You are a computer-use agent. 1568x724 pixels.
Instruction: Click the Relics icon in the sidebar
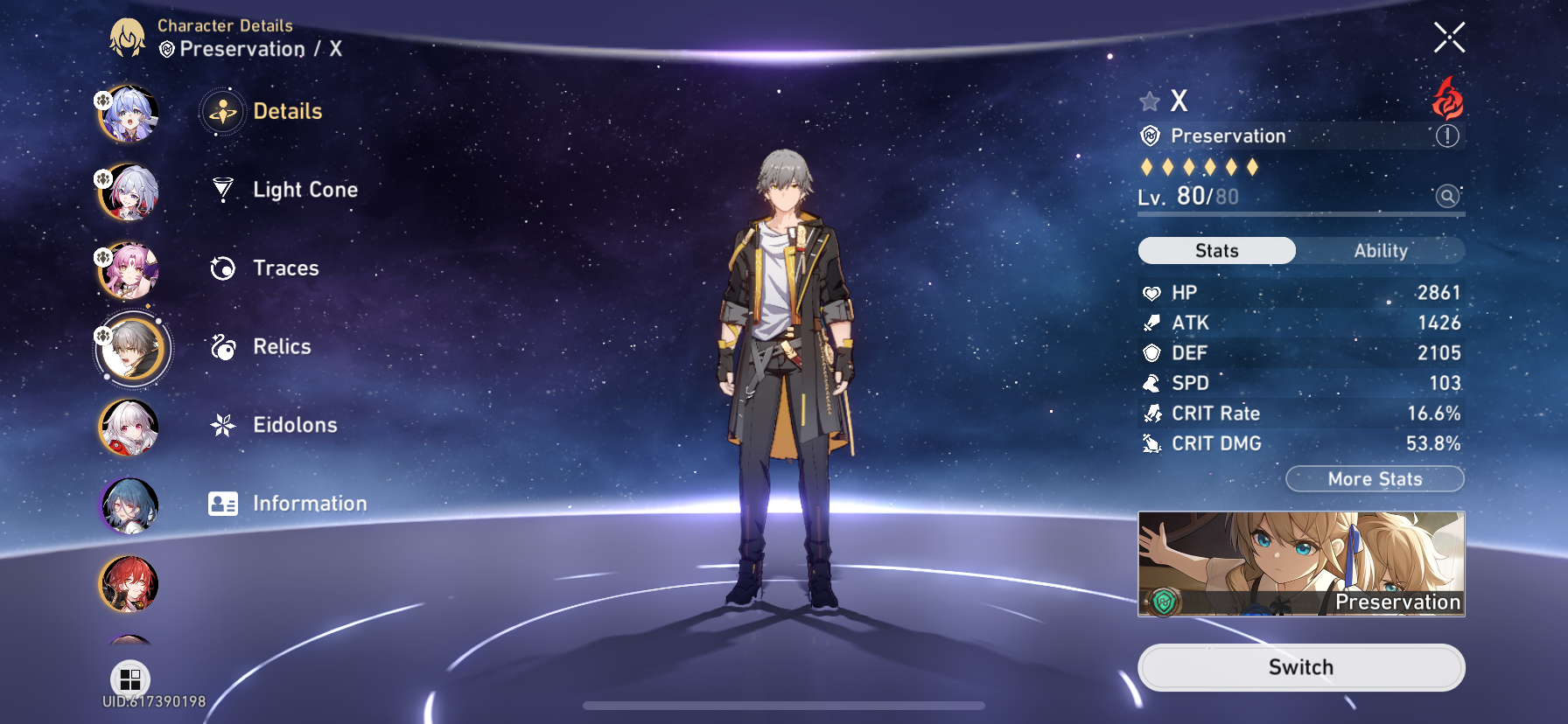(x=223, y=347)
